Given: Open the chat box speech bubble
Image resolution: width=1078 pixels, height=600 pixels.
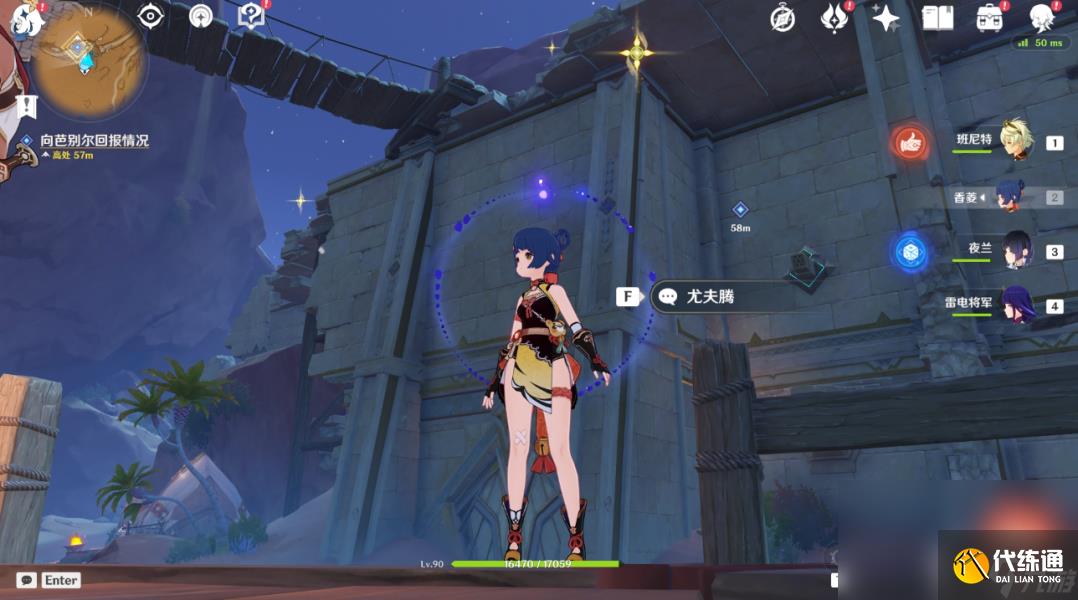Looking at the screenshot, I should click(27, 580).
